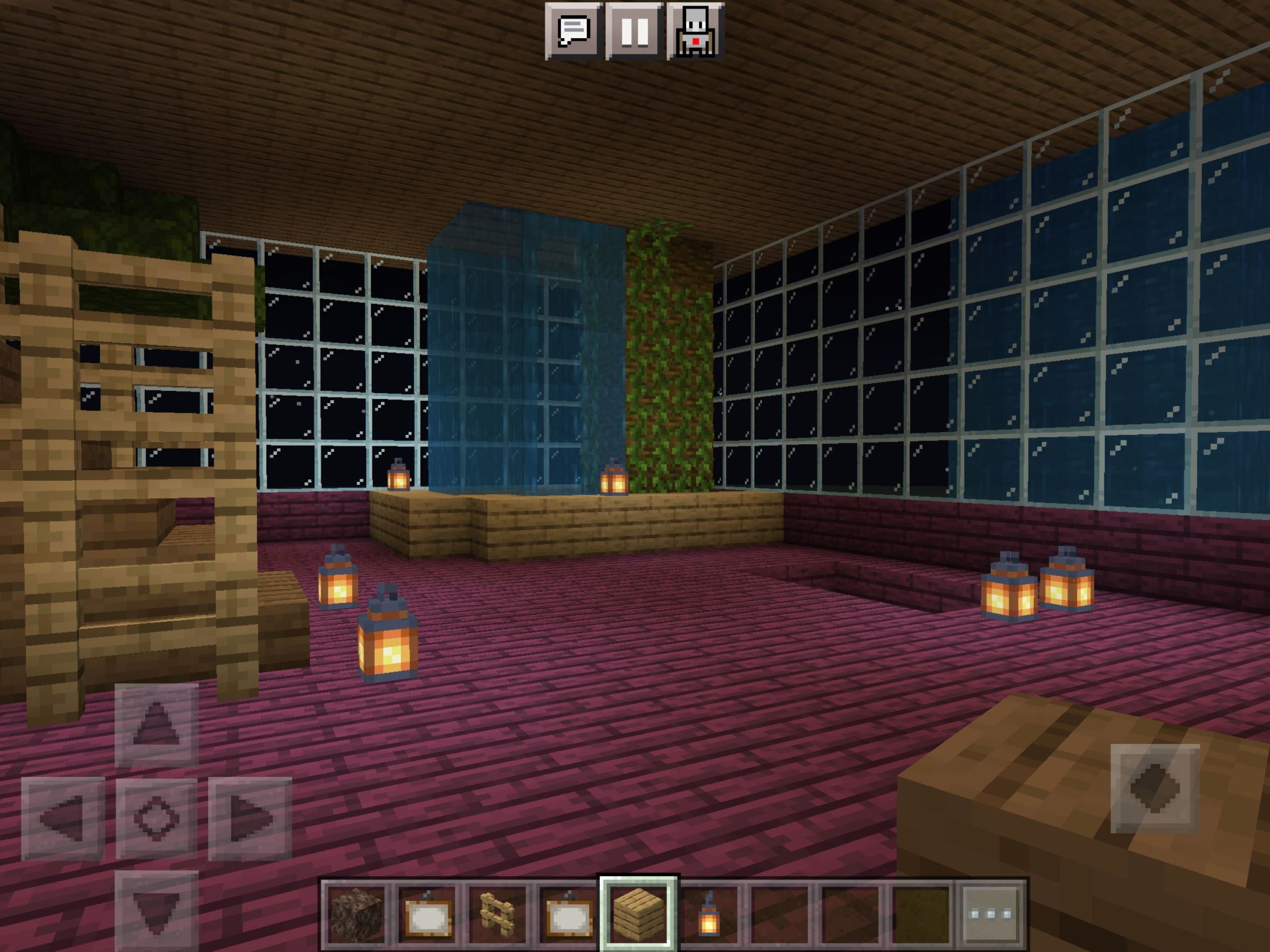Tap the move right arrow
The height and width of the screenshot is (952, 1270).
pyautogui.click(x=250, y=818)
